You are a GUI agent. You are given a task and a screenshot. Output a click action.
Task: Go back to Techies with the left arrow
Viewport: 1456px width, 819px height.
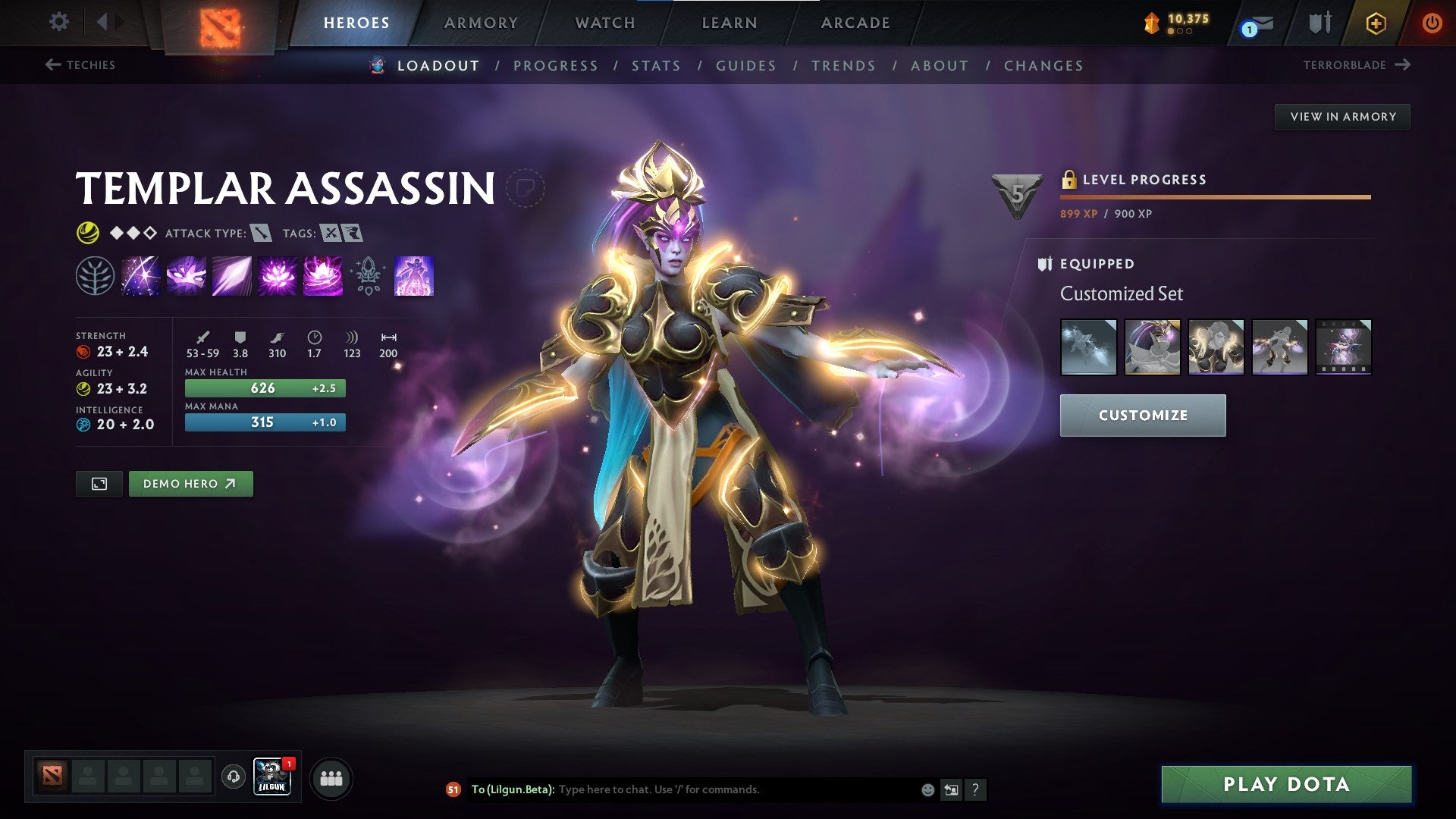52,65
